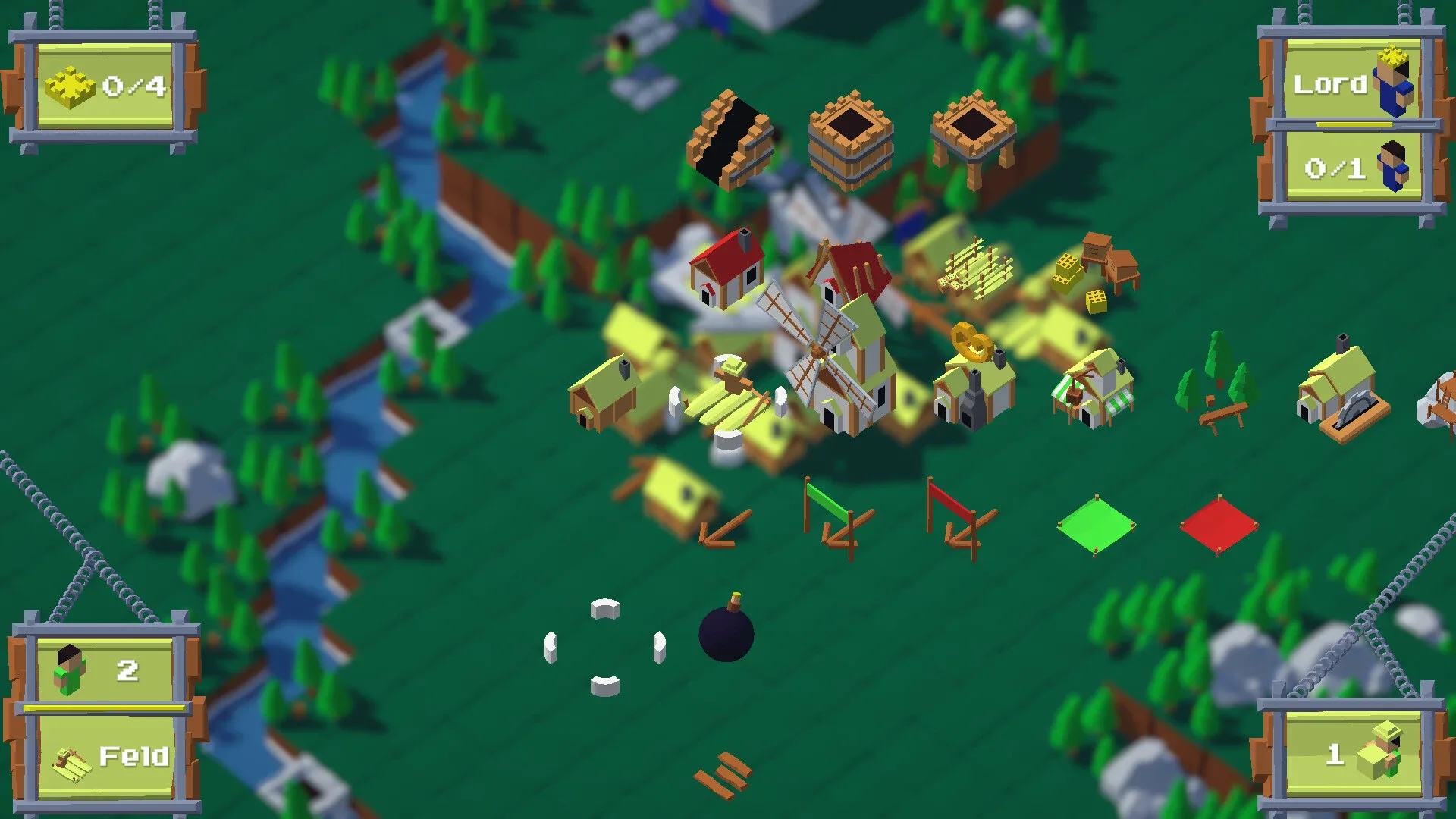
Task: Open the rightmost basket on stilts
Action: click(x=974, y=129)
